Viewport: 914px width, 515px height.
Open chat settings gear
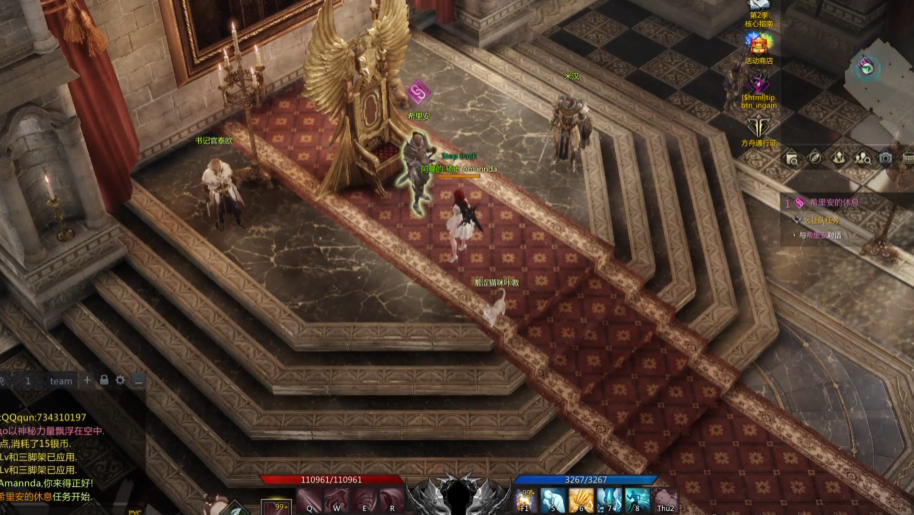120,380
